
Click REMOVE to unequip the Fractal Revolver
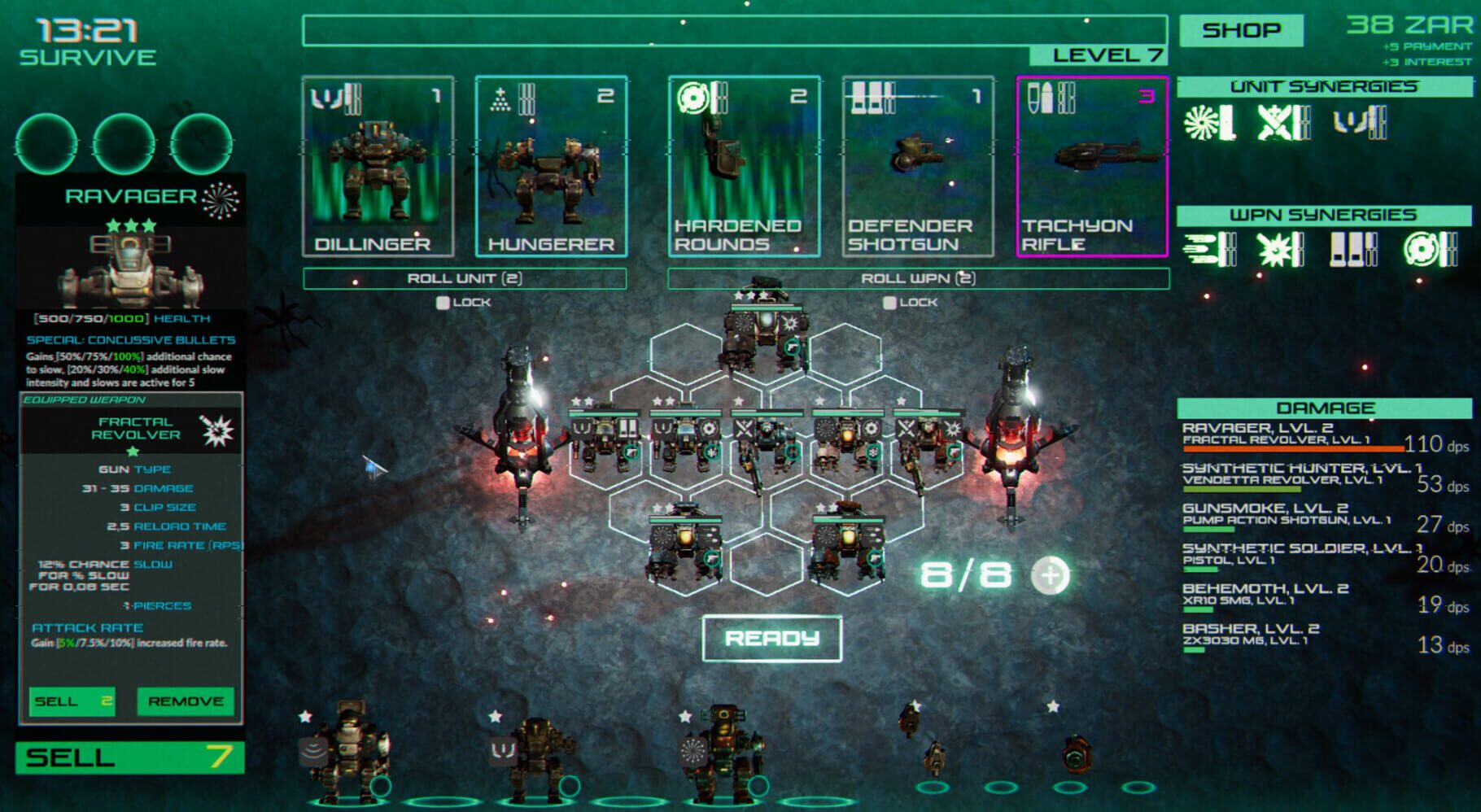tap(184, 701)
